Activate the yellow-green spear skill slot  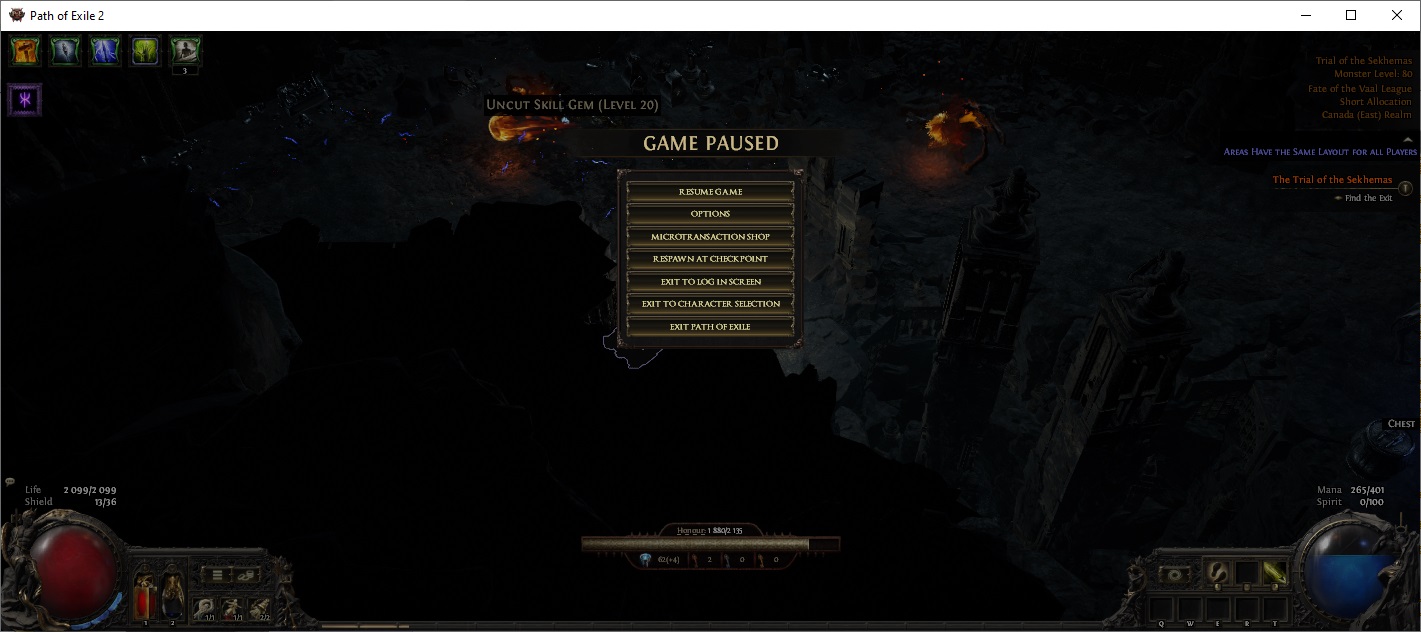click(1275, 573)
